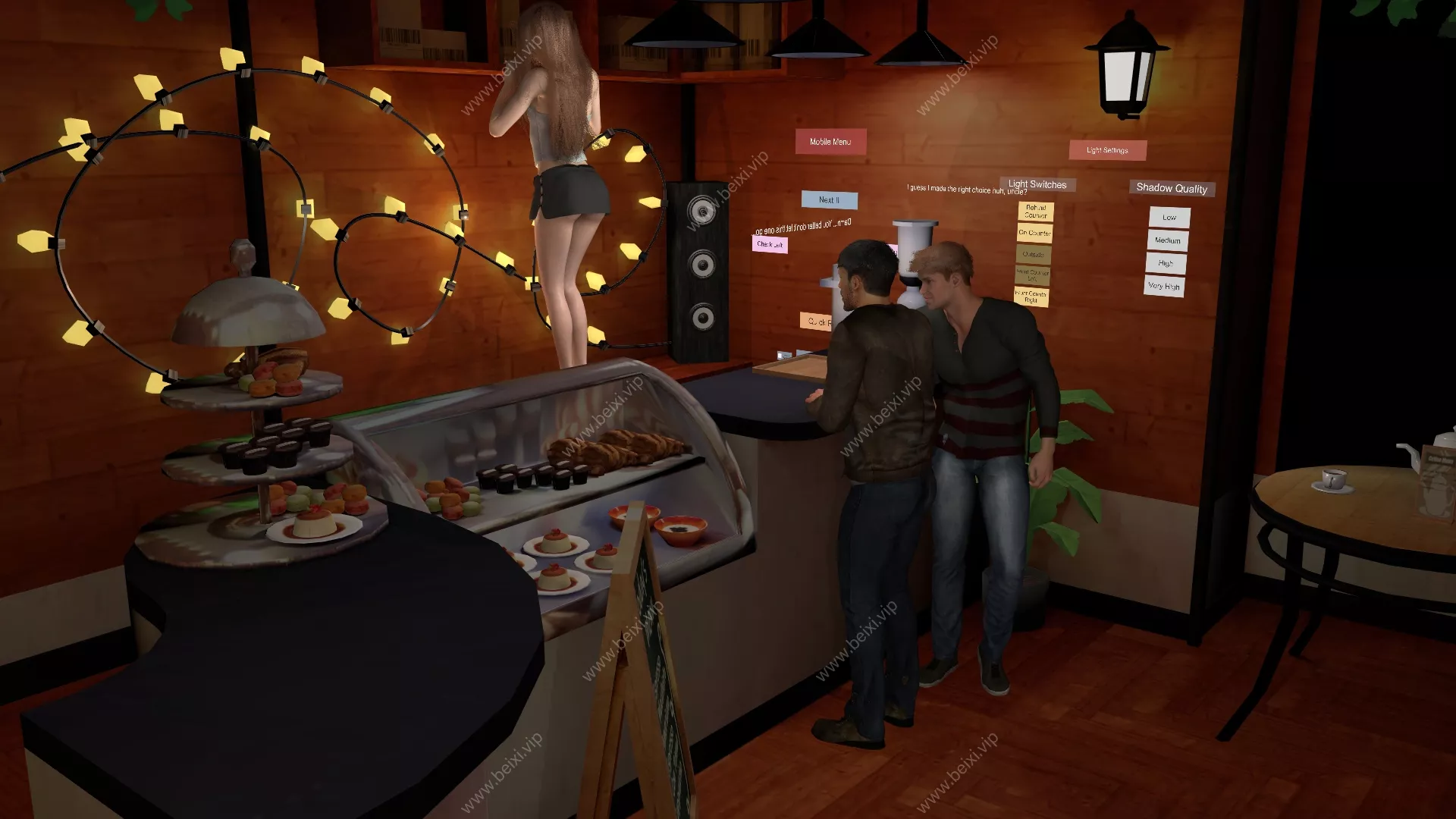
Task: Set shadow quality to Very High
Action: pos(1164,286)
